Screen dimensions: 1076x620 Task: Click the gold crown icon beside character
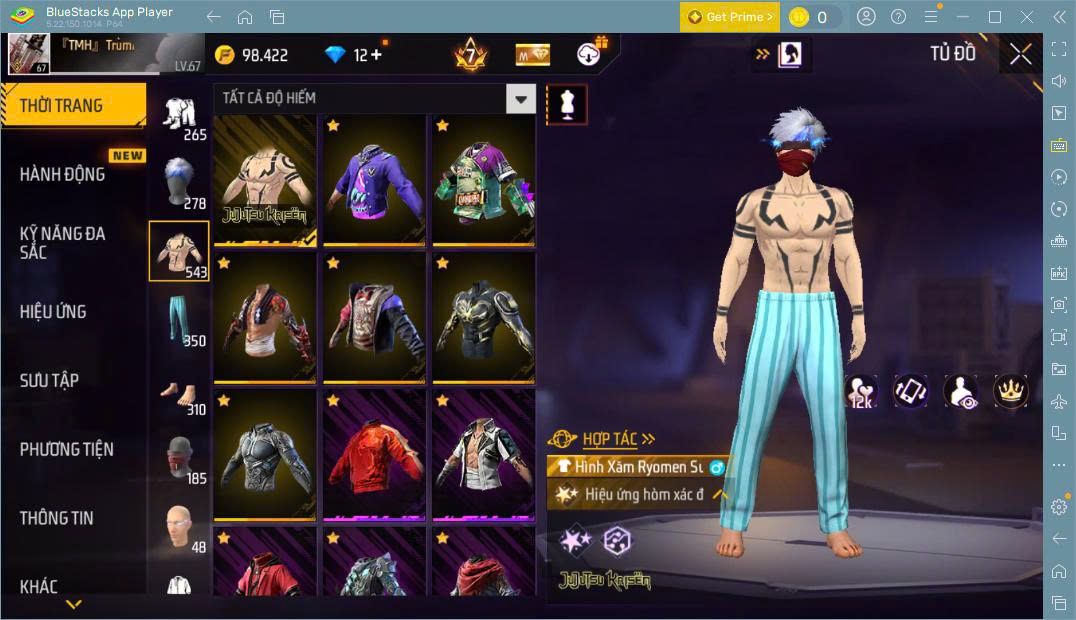pyautogui.click(x=1011, y=391)
